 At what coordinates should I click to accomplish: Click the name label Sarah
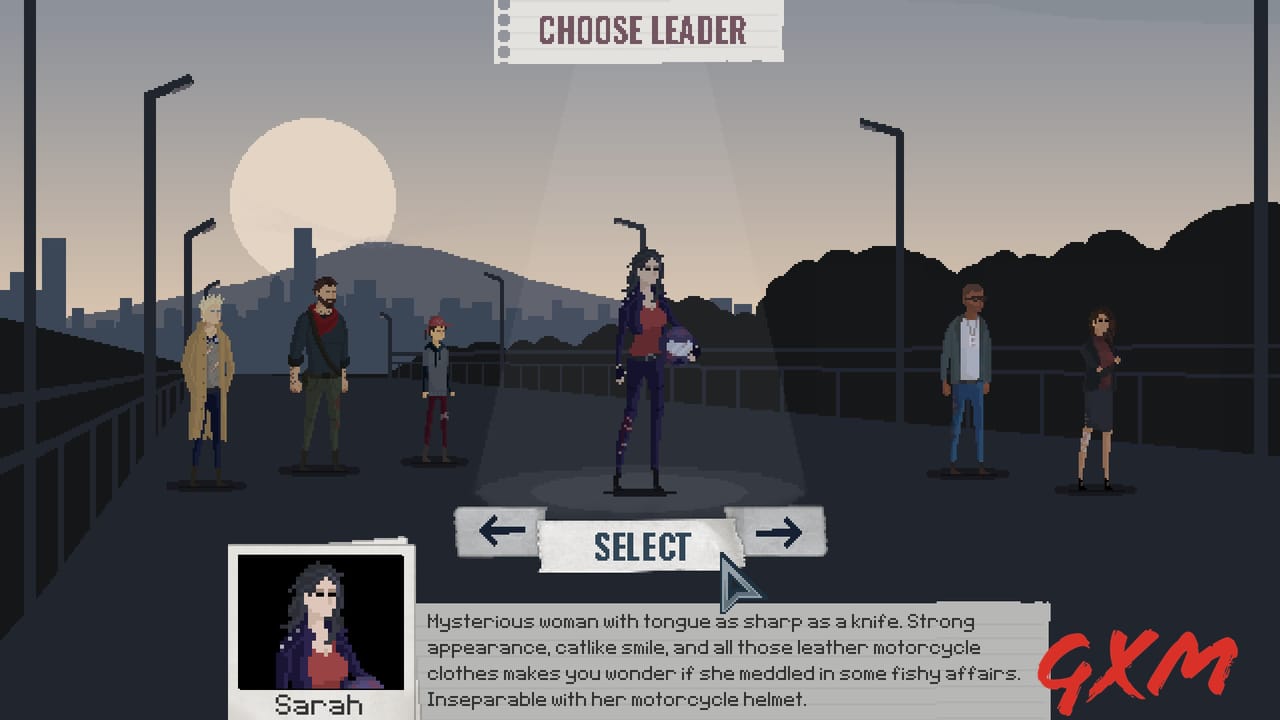[x=320, y=707]
